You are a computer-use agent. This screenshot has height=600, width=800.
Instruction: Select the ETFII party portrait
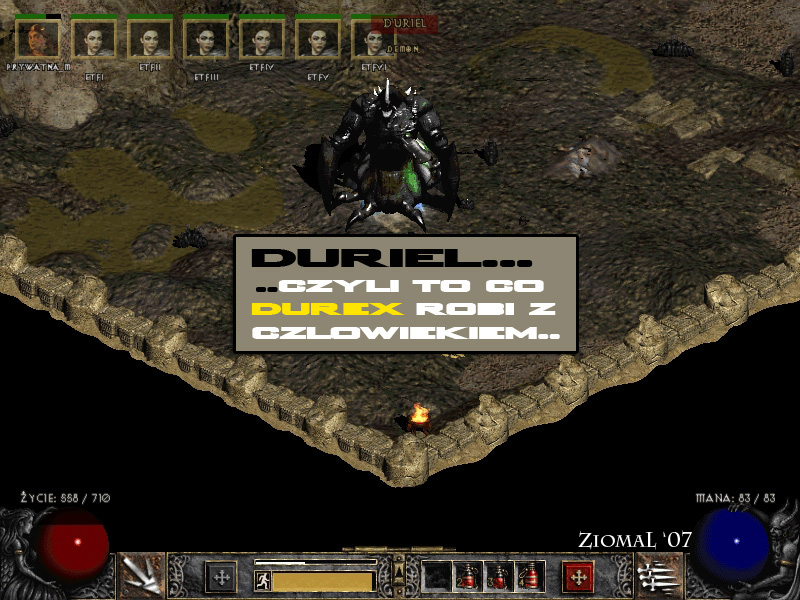[x=150, y=40]
